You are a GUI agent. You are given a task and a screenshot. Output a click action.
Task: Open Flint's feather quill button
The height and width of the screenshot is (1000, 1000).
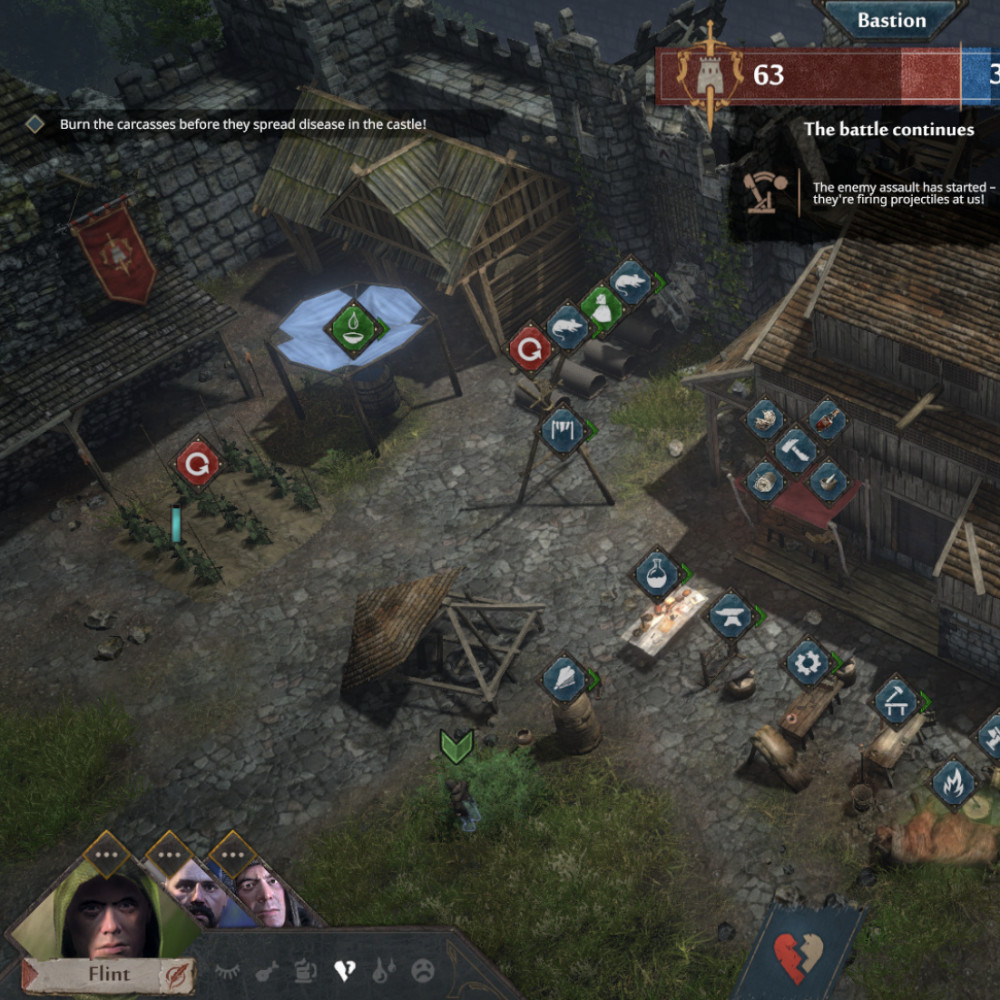pyautogui.click(x=176, y=974)
